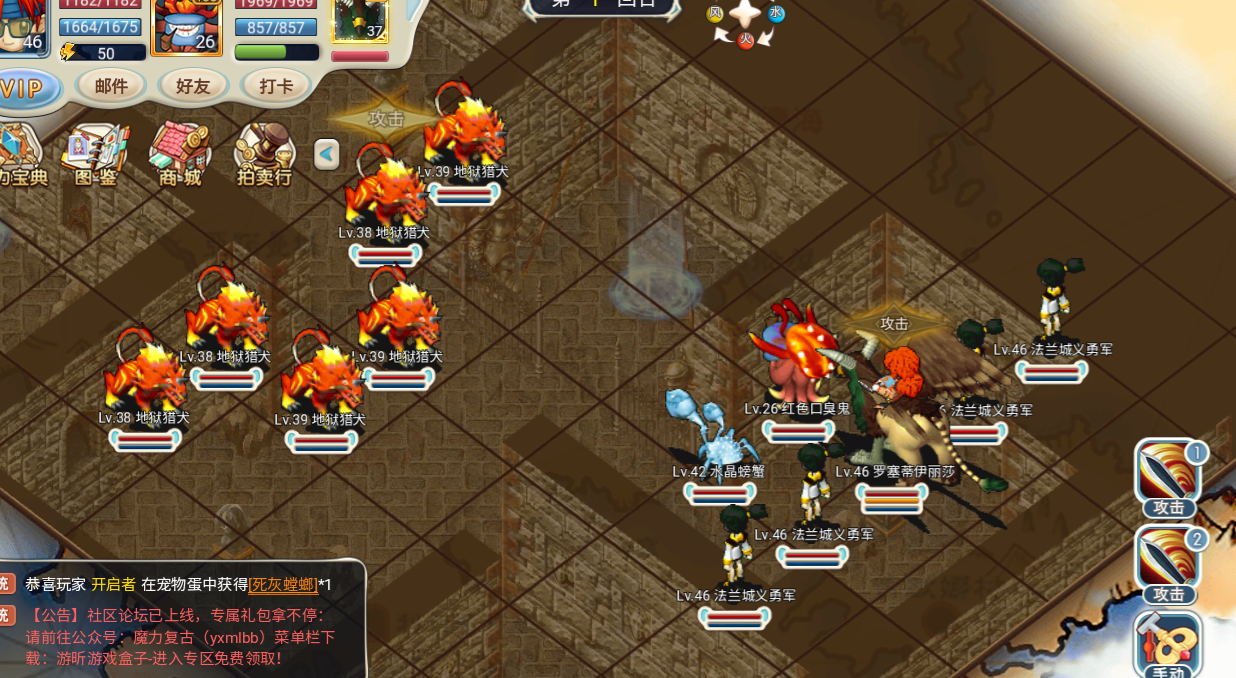Open the 好友 friends list
This screenshot has height=678, width=1236.
193,86
